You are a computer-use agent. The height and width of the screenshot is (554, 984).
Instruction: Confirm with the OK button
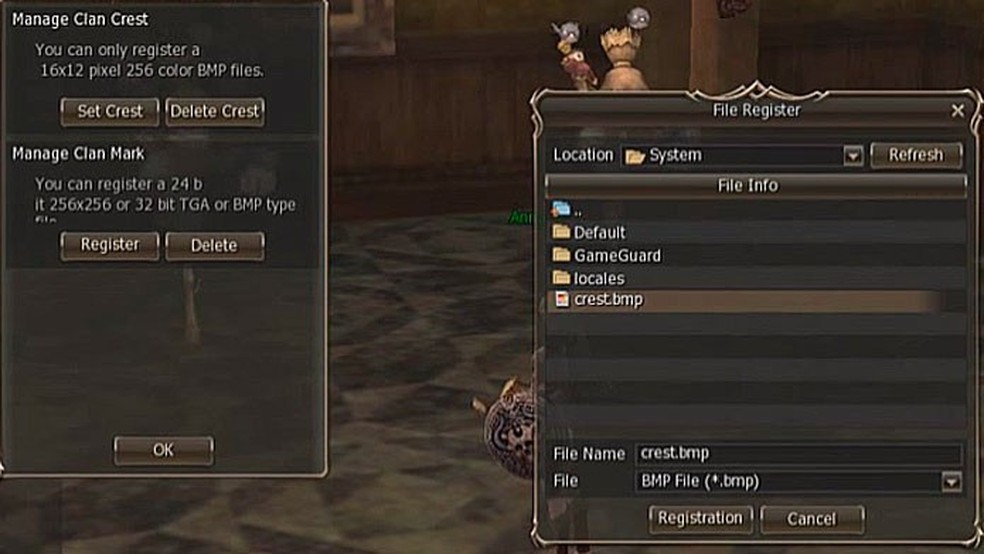(x=163, y=450)
